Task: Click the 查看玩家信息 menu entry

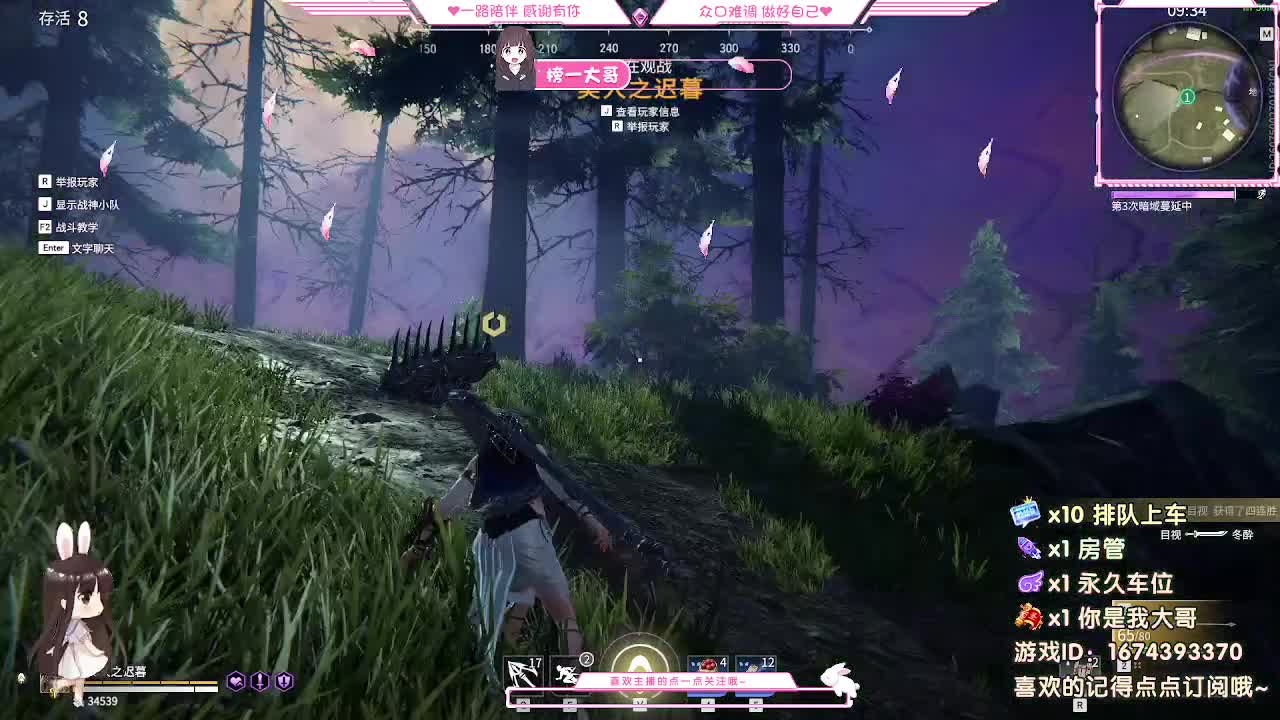Action: coord(645,111)
